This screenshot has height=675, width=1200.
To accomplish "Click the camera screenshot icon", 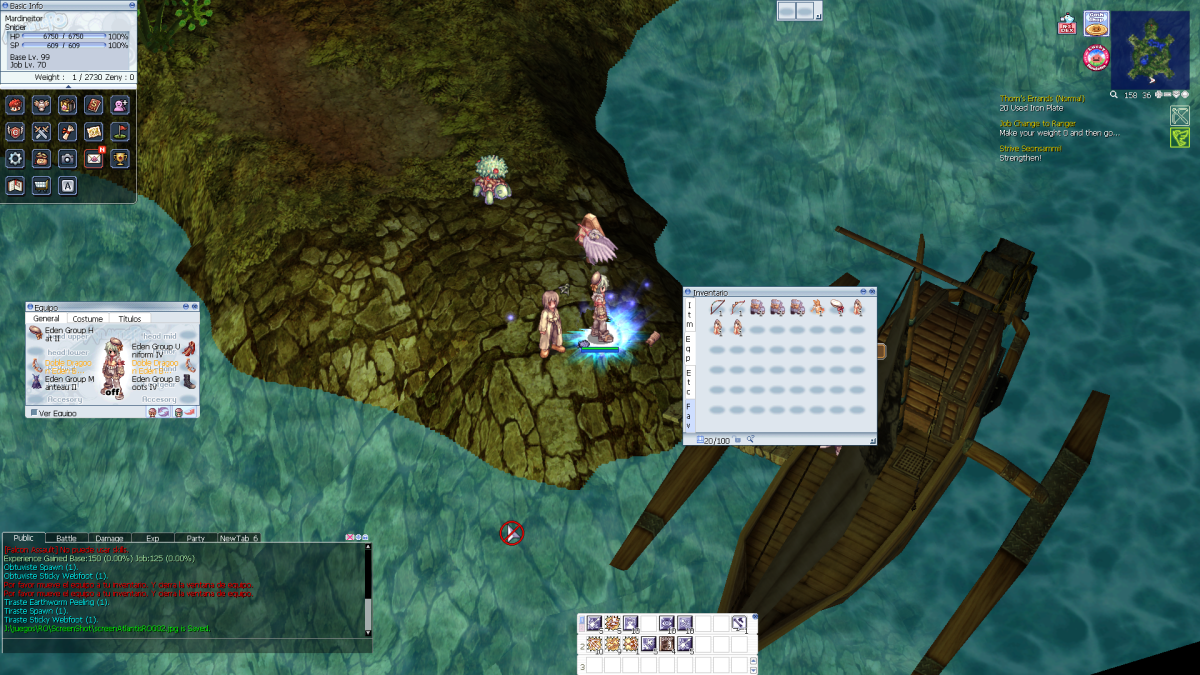I will [x=67, y=158].
